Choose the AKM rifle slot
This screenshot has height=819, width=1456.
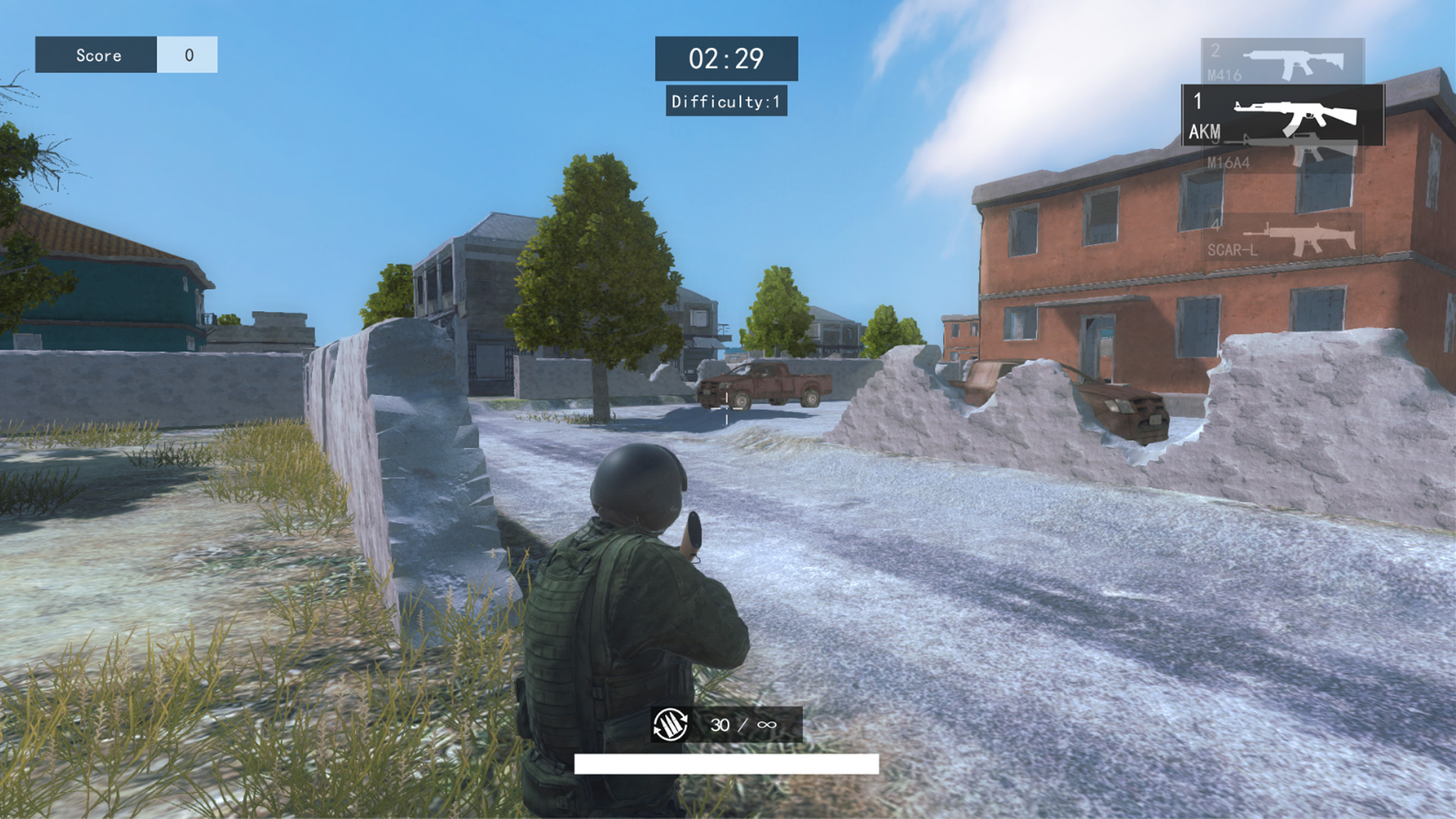tap(1282, 115)
